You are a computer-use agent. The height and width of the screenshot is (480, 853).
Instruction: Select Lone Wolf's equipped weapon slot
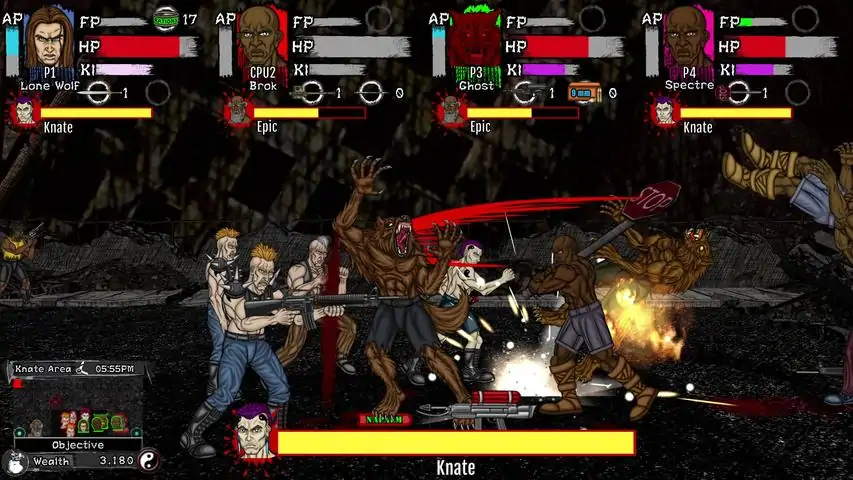click(99, 93)
